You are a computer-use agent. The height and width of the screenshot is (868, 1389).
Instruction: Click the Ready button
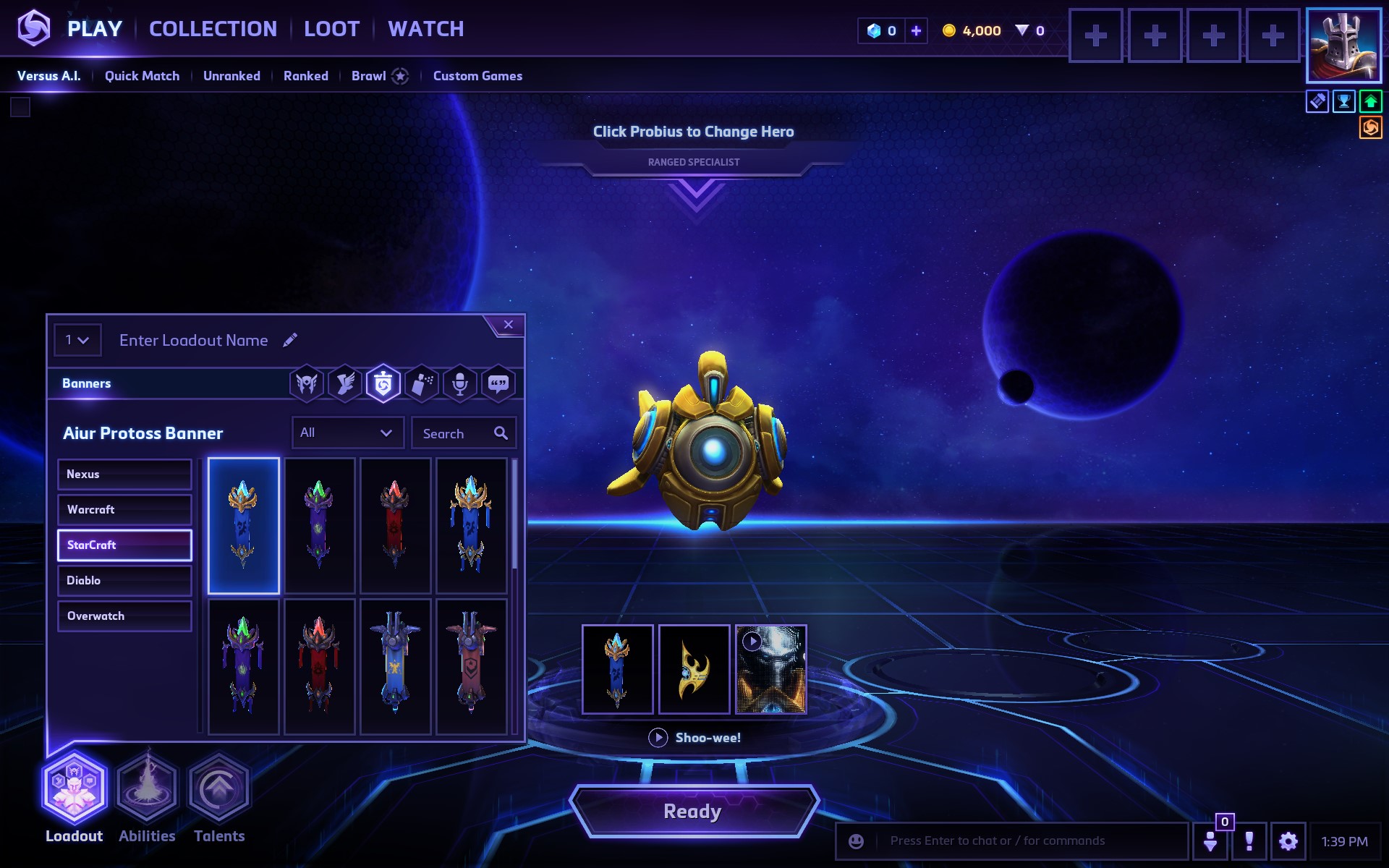pos(693,812)
